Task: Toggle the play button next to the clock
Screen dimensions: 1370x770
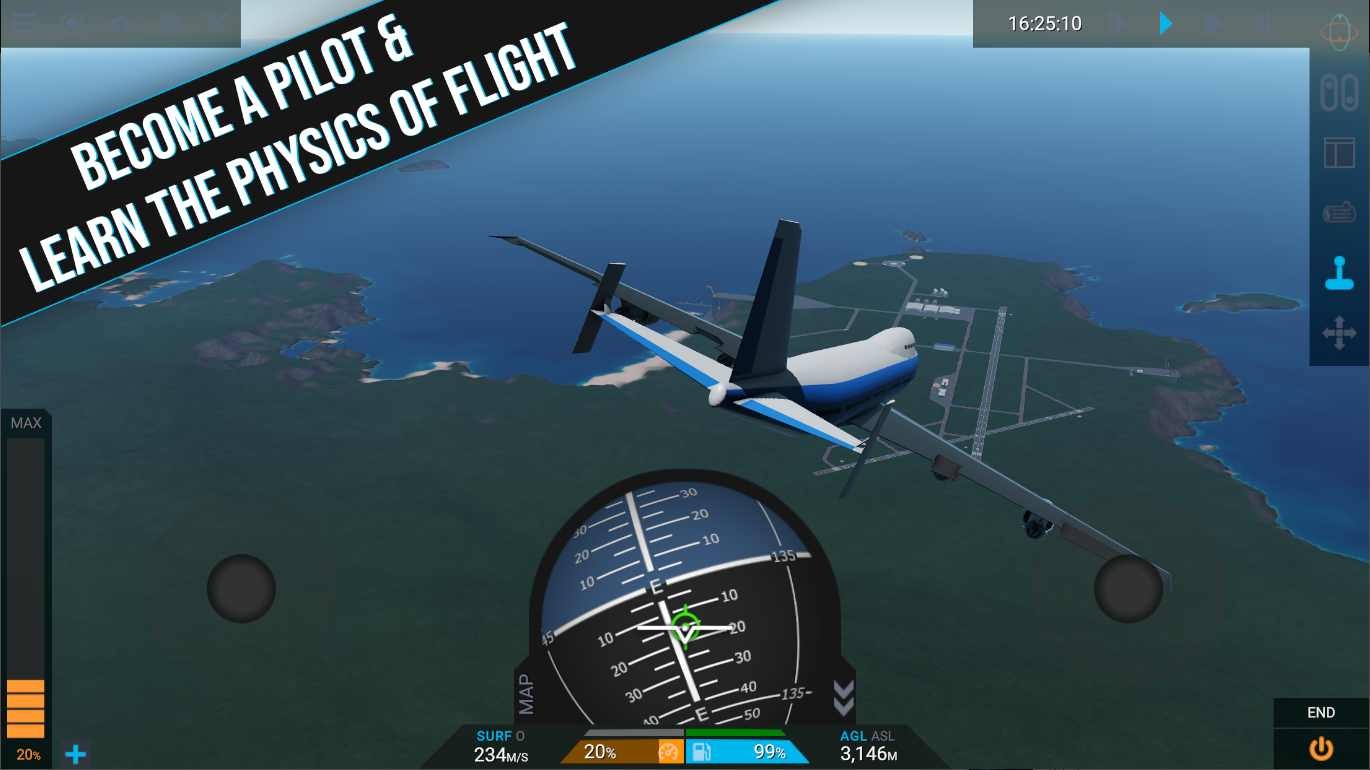Action: click(1165, 23)
